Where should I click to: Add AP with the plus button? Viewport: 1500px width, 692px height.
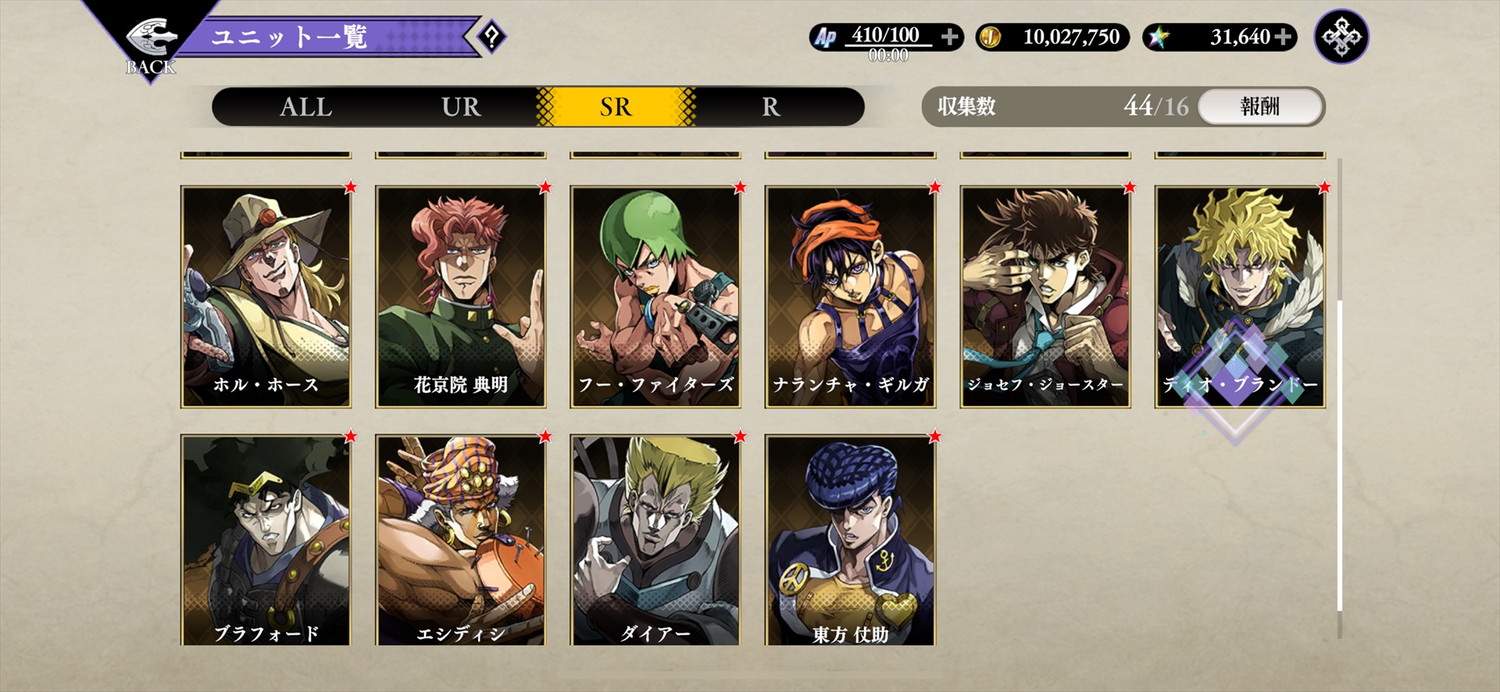click(950, 37)
